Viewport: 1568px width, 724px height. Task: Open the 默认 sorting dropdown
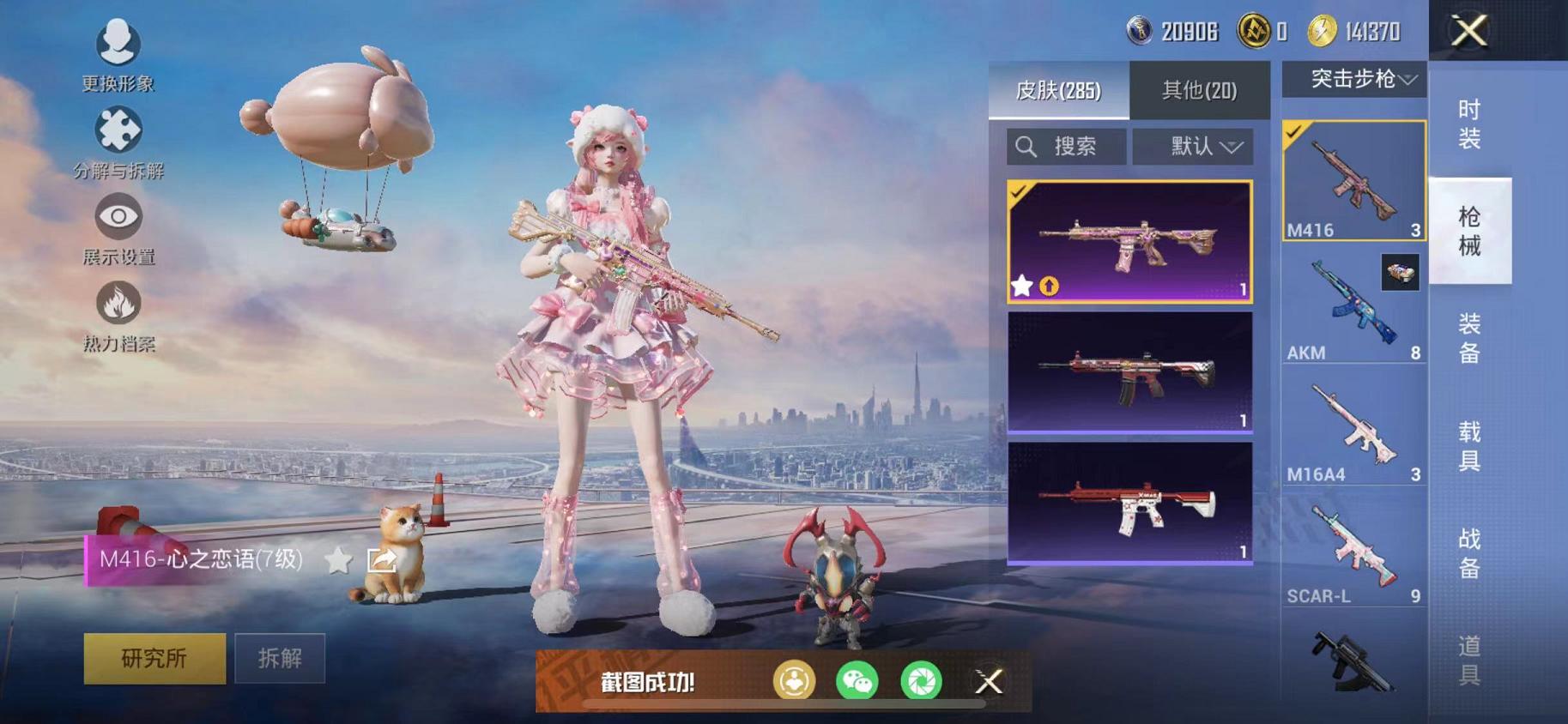coord(1194,145)
